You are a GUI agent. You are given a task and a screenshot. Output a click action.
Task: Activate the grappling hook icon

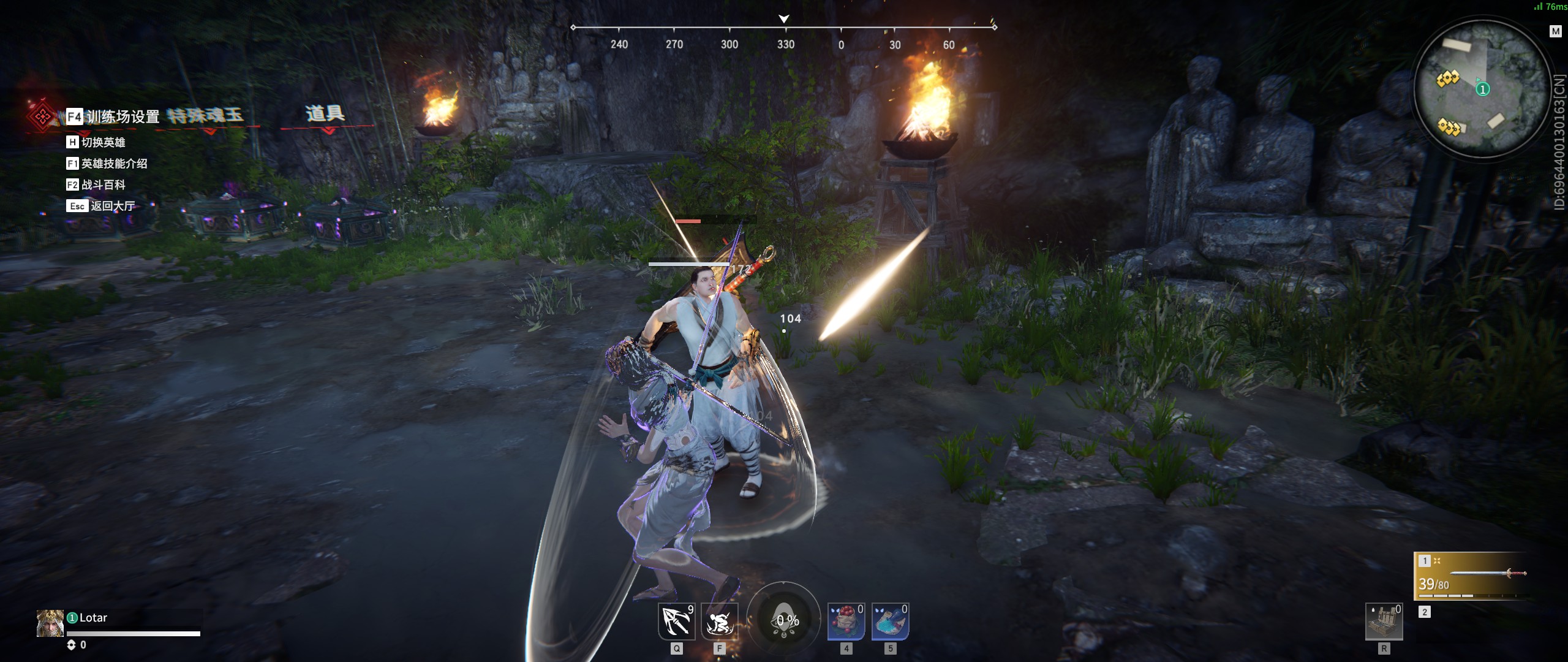[x=676, y=622]
